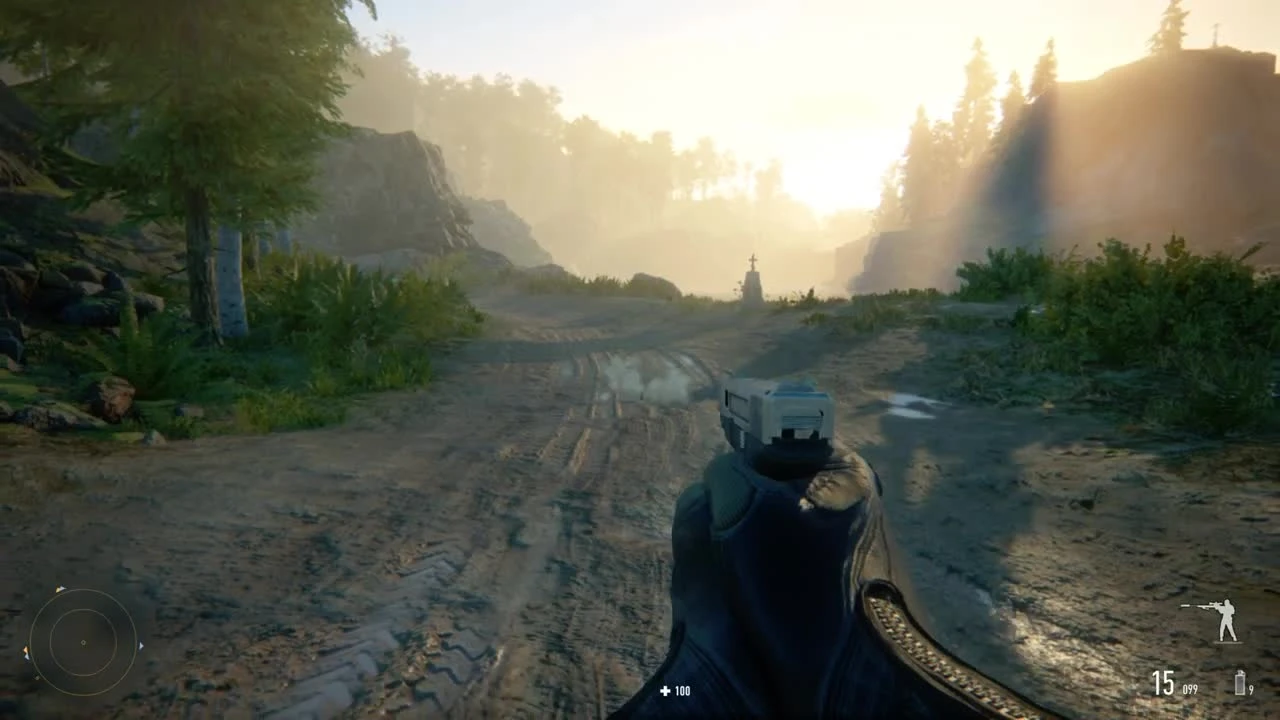Image resolution: width=1280 pixels, height=720 pixels.
Task: Click the health value 100 display
Action: point(681,689)
